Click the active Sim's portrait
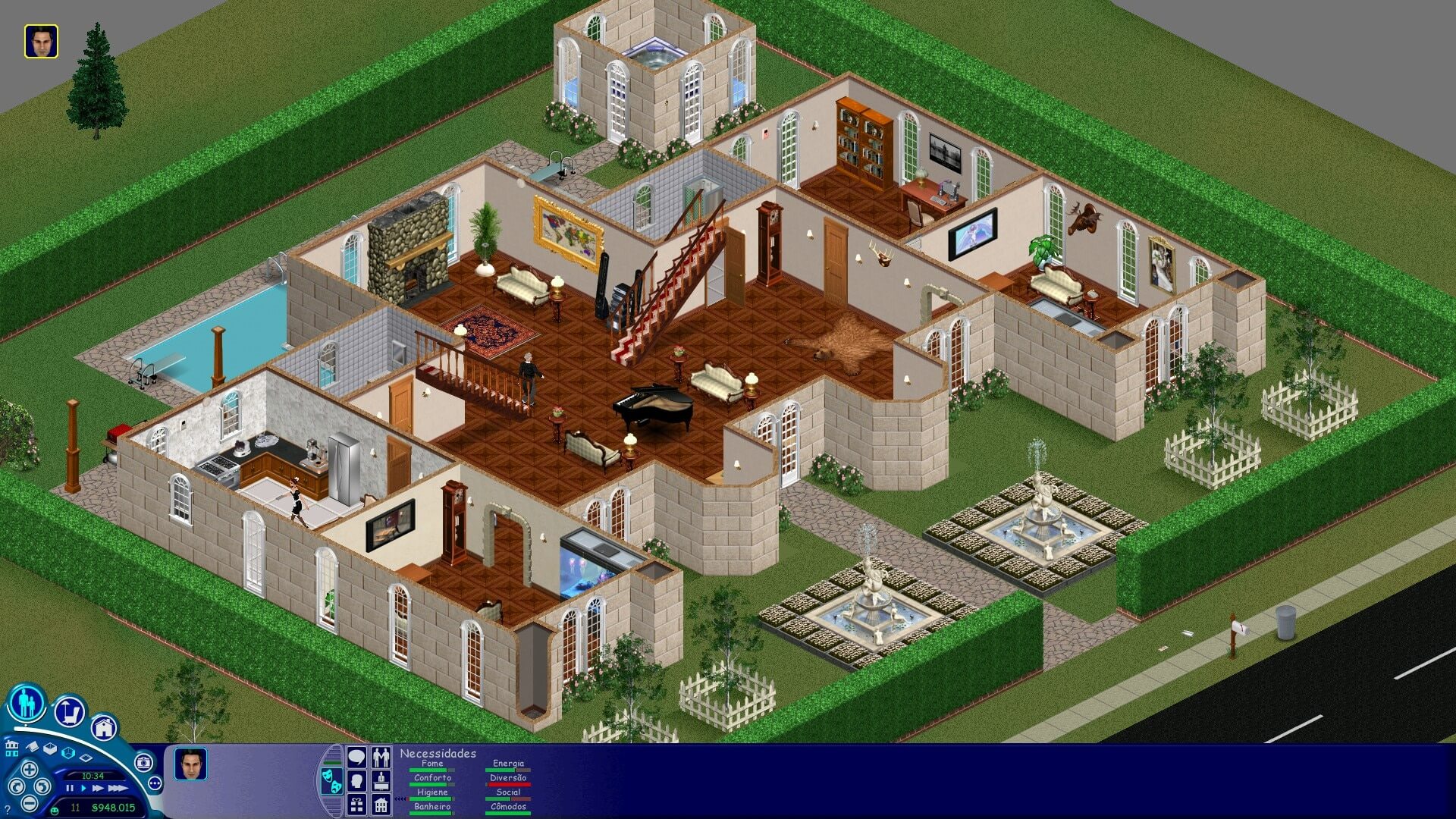 pos(190,764)
